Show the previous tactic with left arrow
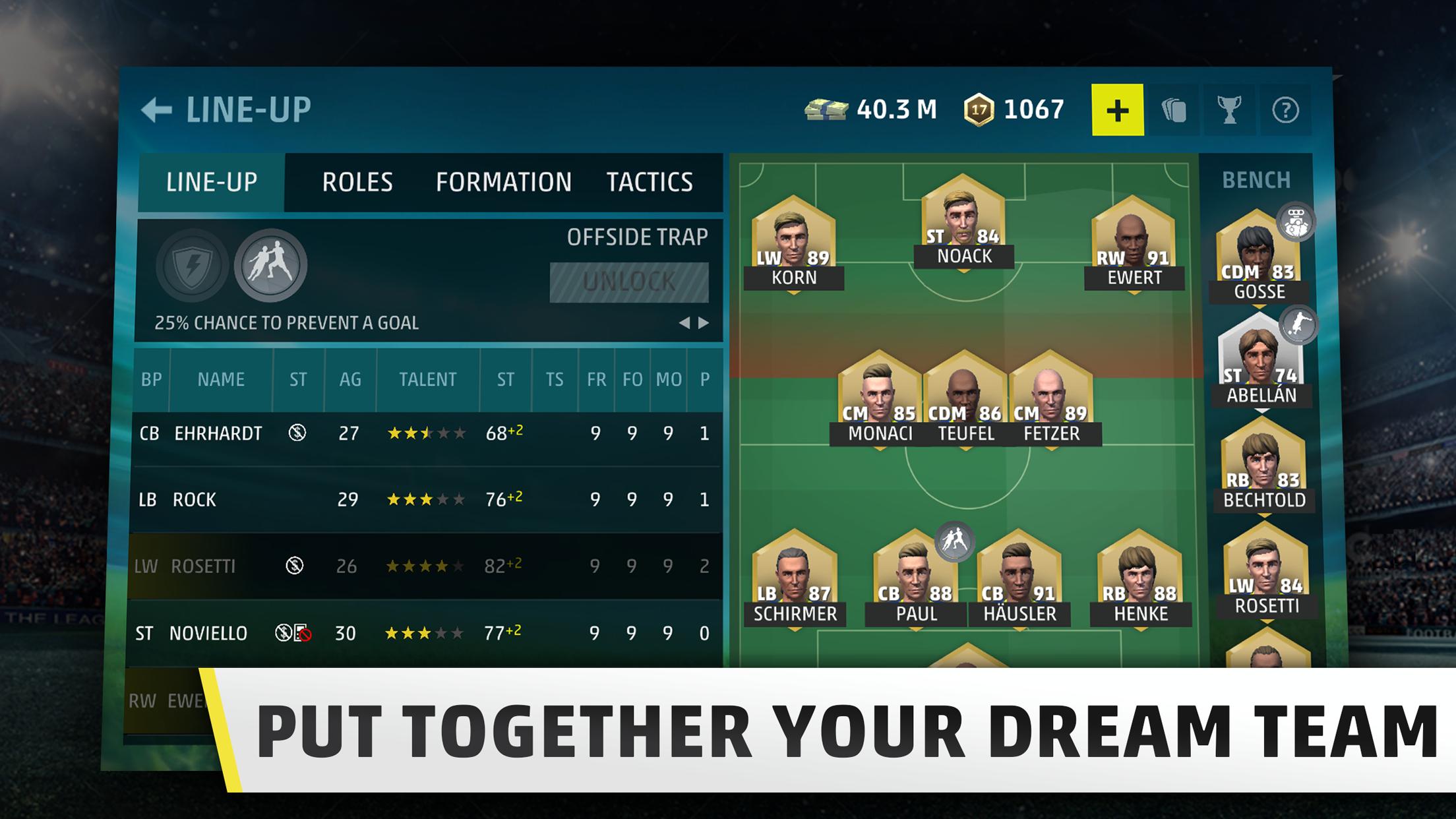This screenshot has width=1456, height=819. tap(684, 322)
